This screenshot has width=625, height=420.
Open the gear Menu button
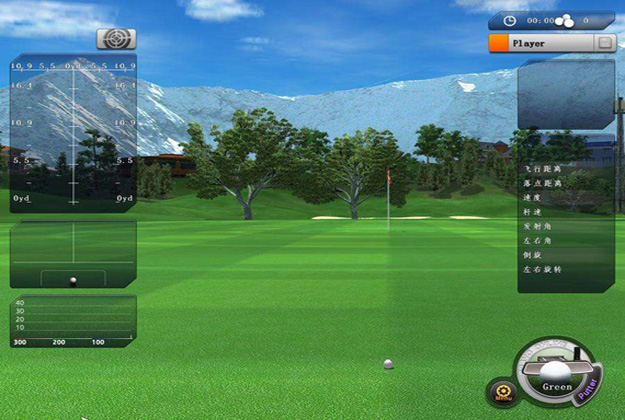502,391
